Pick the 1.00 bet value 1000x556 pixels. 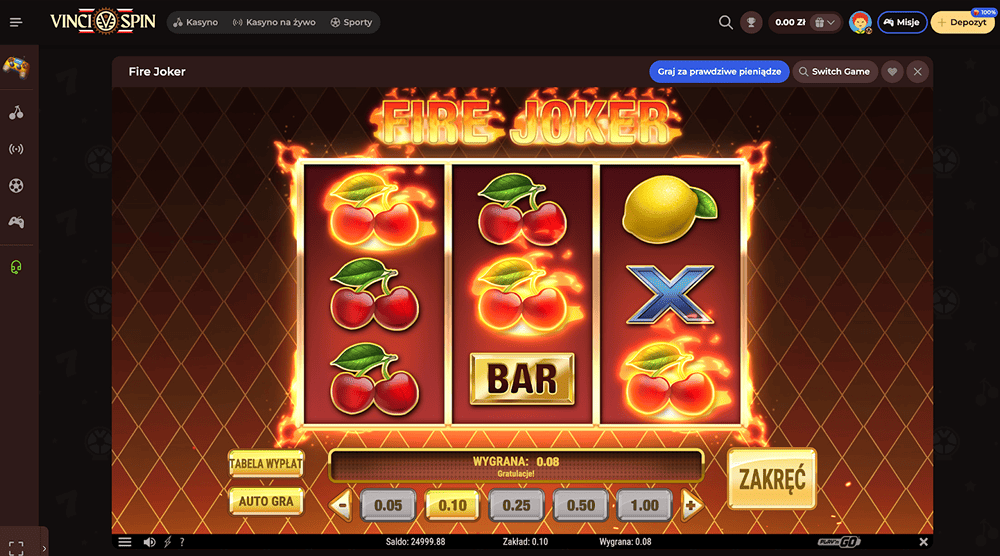tap(645, 505)
